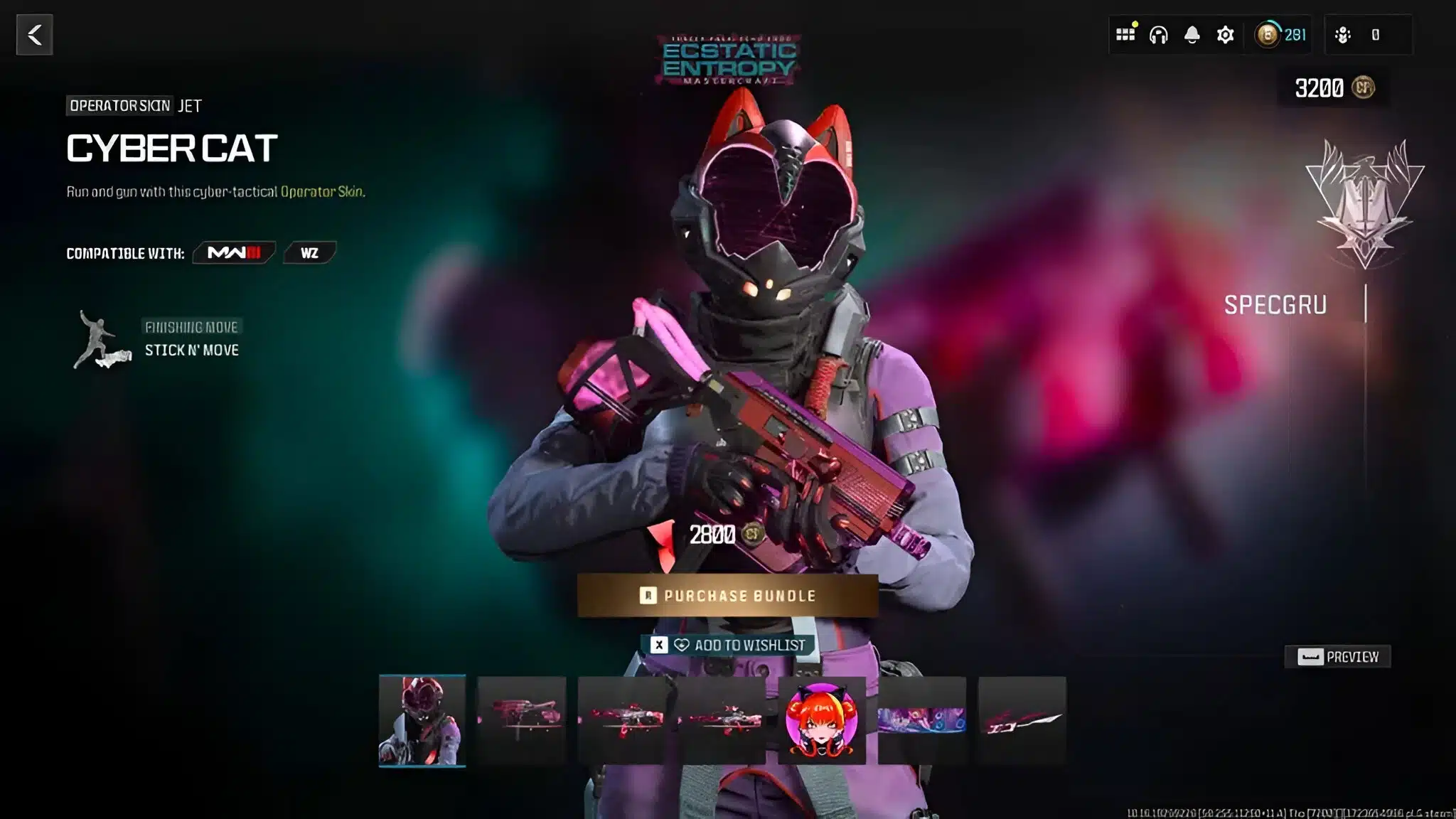The height and width of the screenshot is (819, 1456).
Task: Select the Cyber Cat operator skin thumbnail
Action: click(422, 720)
